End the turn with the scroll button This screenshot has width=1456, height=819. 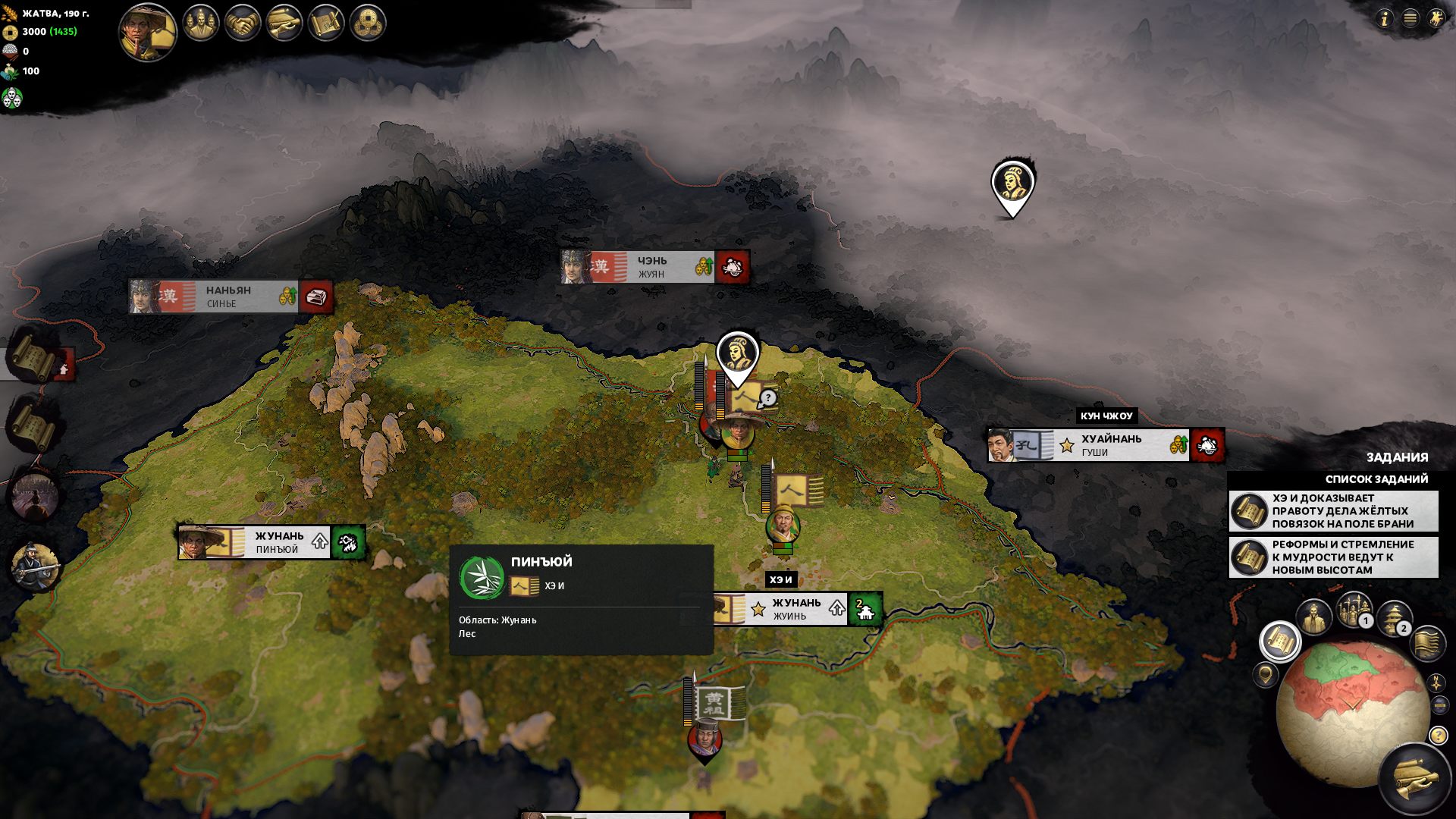[1415, 779]
